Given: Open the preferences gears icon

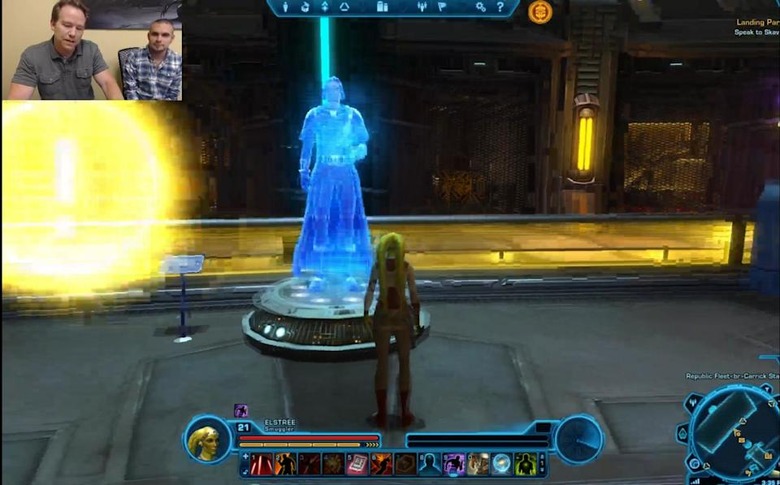Looking at the screenshot, I should pyautogui.click(x=480, y=7).
